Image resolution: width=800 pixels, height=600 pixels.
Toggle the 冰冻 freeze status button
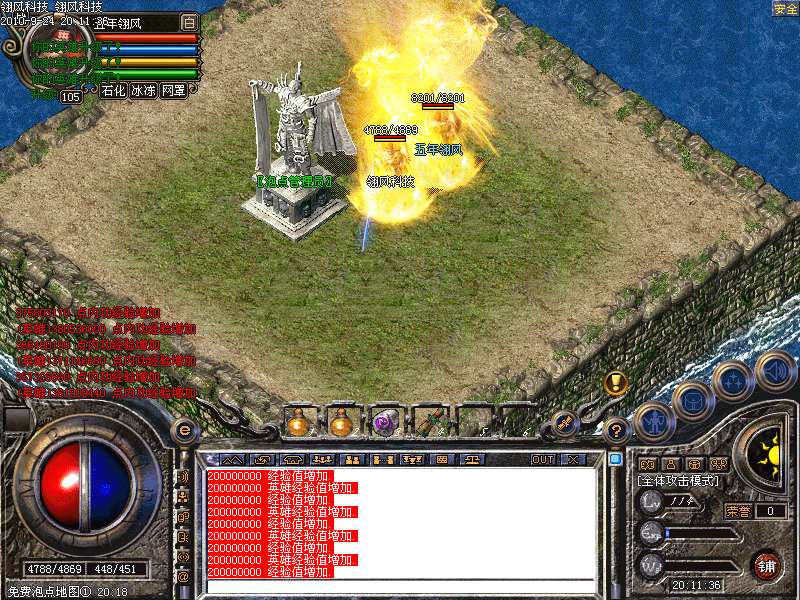(x=143, y=90)
